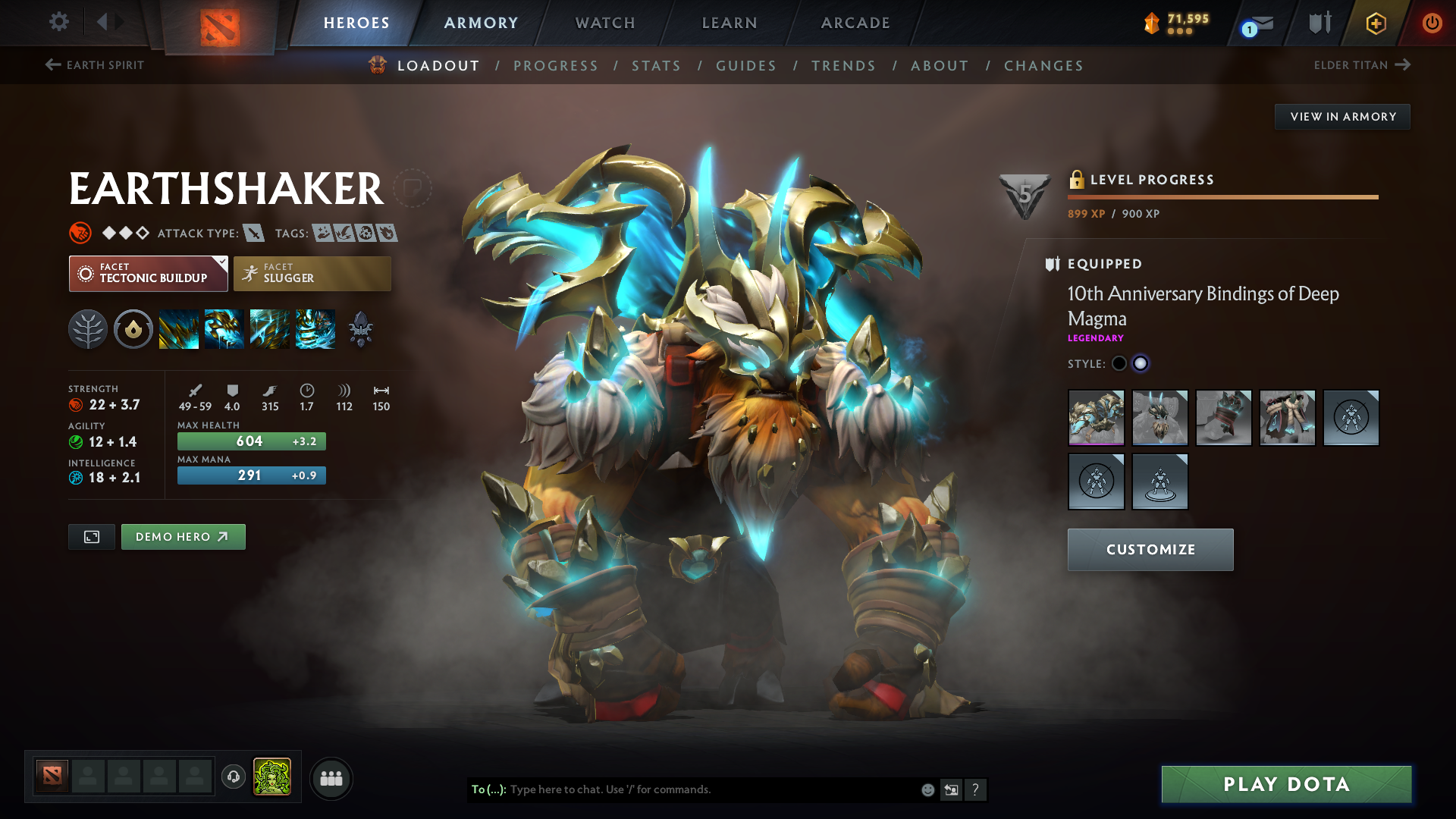Expand the party finder people icon
Screen dimensions: 1456x819
(x=331, y=777)
